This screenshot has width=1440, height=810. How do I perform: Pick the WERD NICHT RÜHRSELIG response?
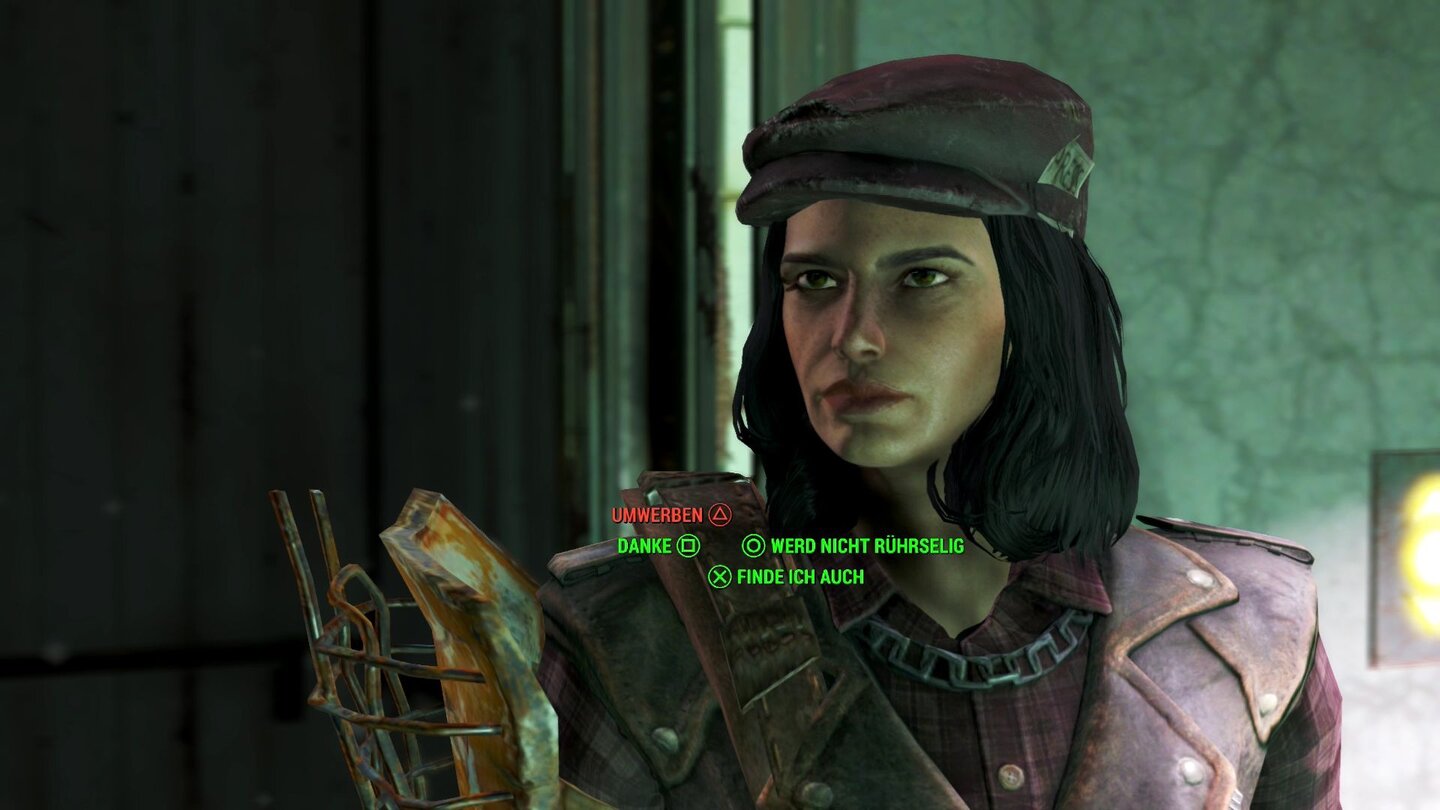tap(866, 547)
